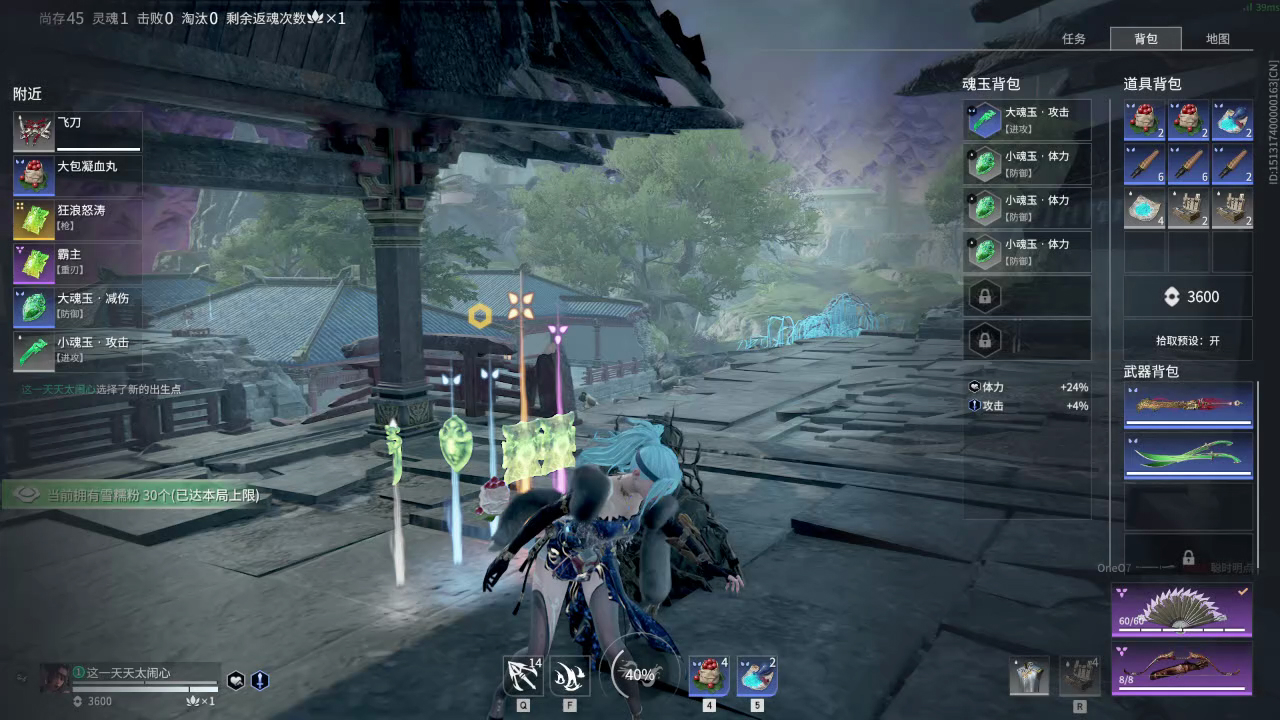Grab the nearby 大魂玉·减伤 soul jade

(78, 307)
